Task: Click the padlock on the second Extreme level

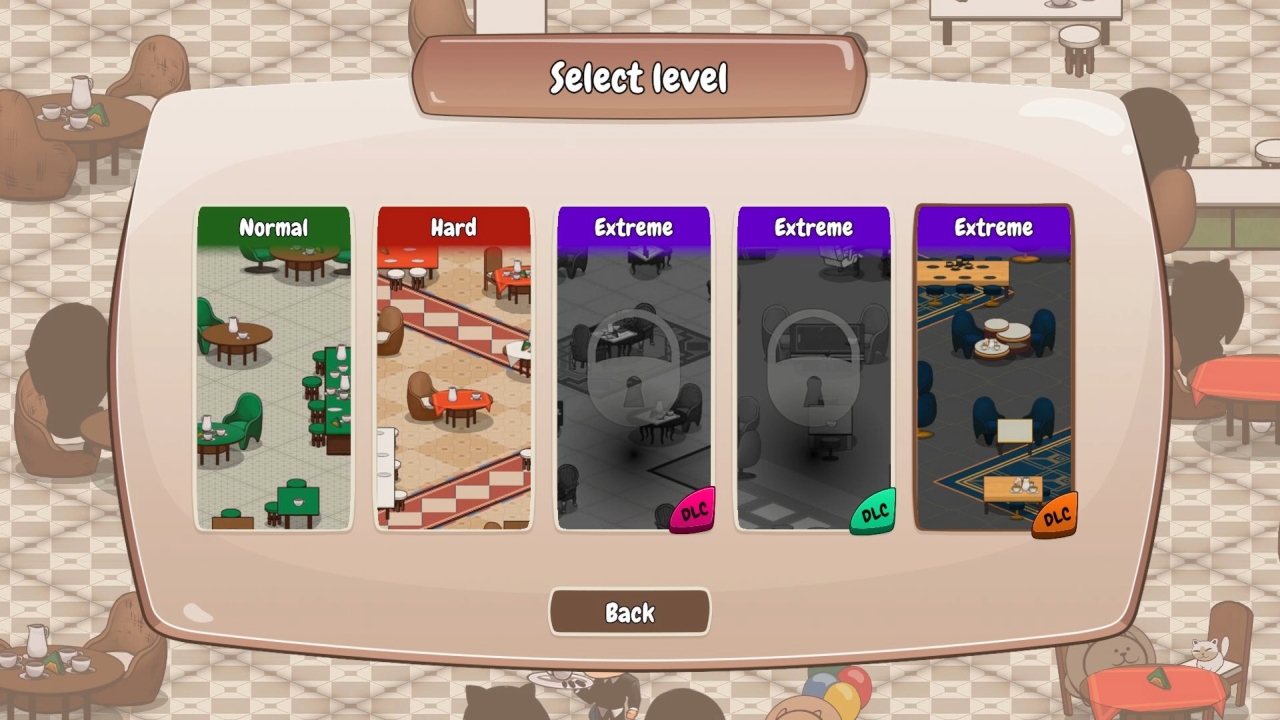Action: coord(813,372)
